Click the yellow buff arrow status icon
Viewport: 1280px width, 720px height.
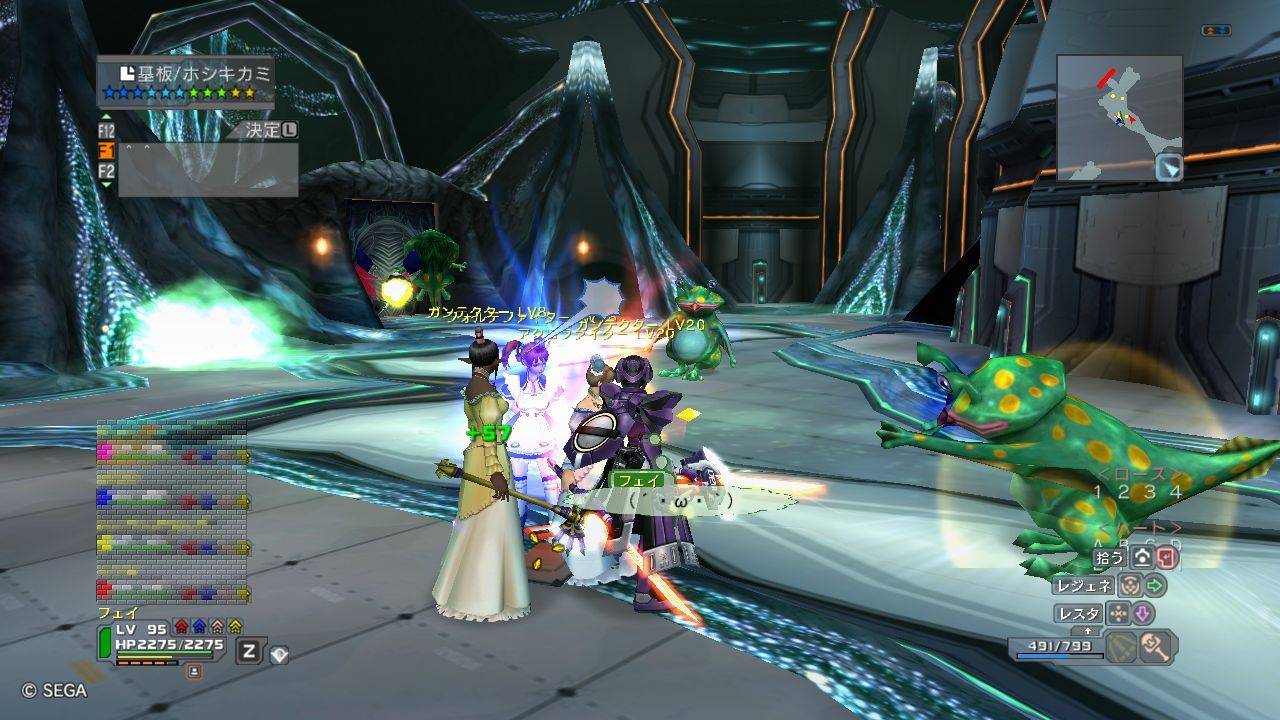click(235, 626)
